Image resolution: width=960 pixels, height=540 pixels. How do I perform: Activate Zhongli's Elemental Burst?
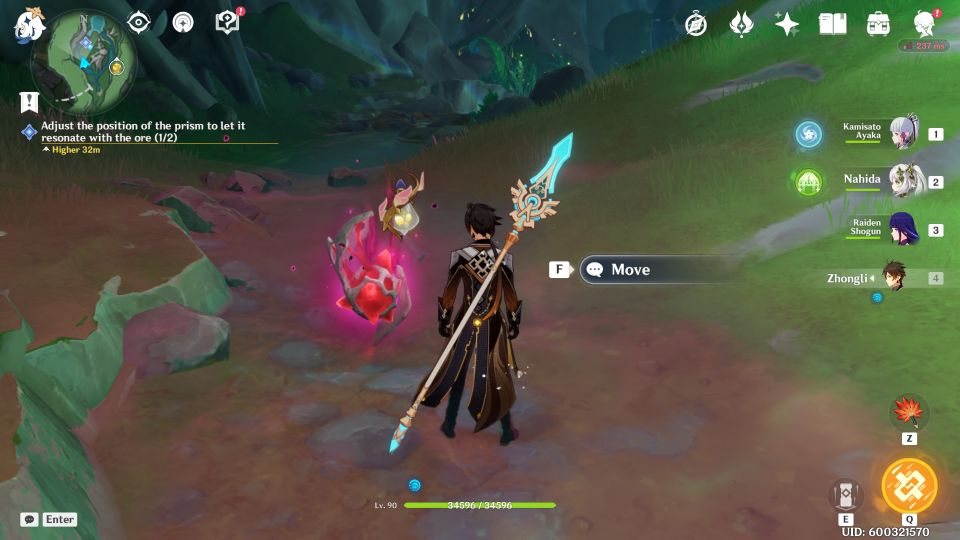[x=909, y=485]
